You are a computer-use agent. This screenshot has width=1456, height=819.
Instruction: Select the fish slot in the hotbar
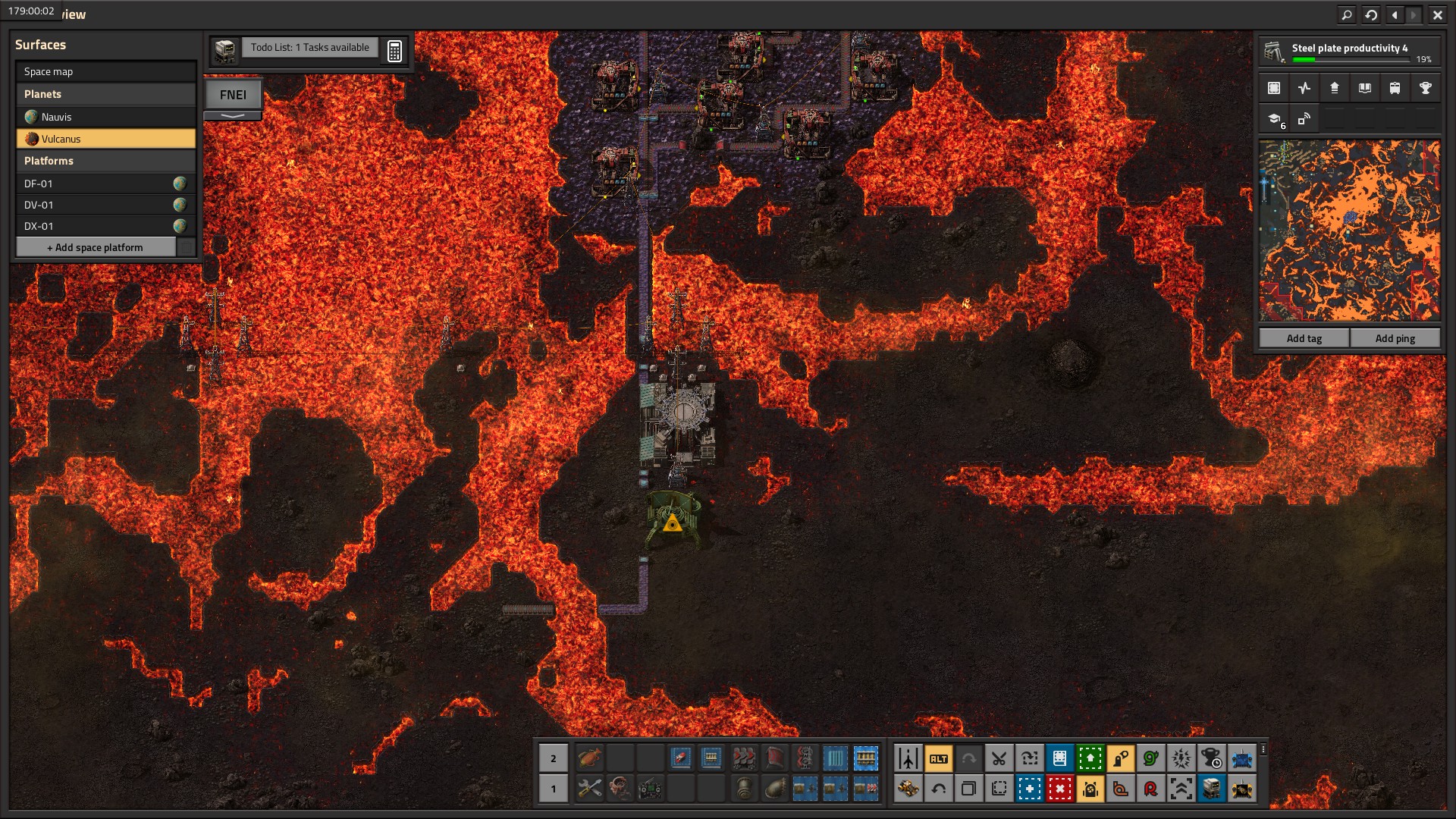pos(589,758)
